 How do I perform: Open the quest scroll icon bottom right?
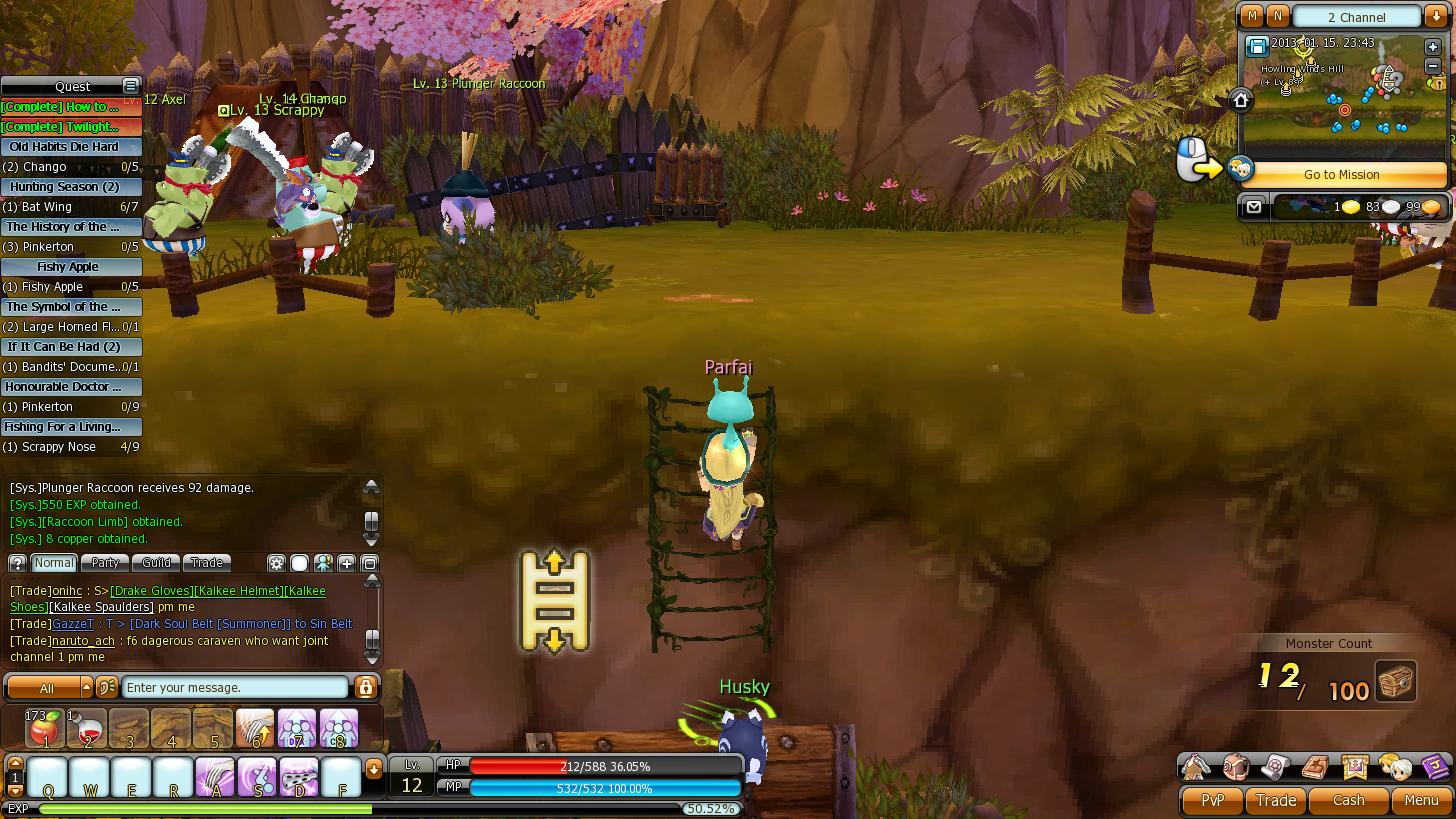[x=1275, y=767]
